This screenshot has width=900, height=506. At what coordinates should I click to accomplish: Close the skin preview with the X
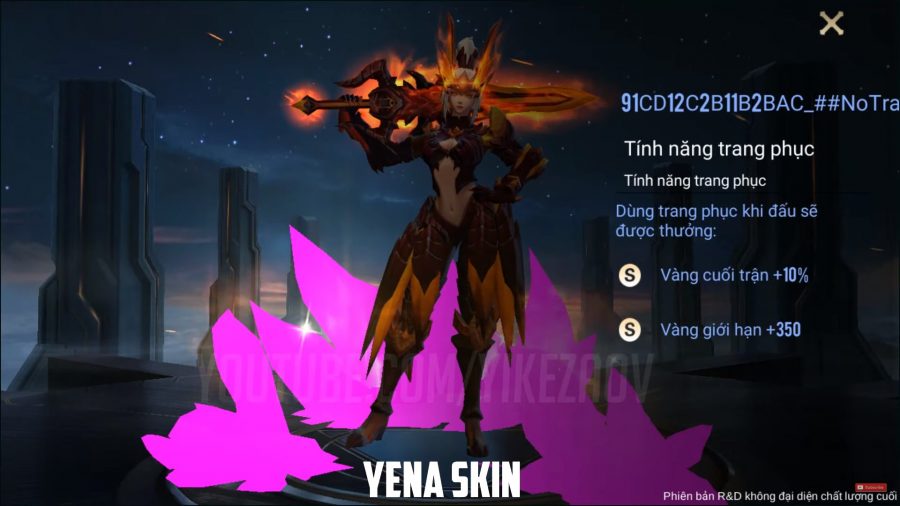tap(831, 24)
